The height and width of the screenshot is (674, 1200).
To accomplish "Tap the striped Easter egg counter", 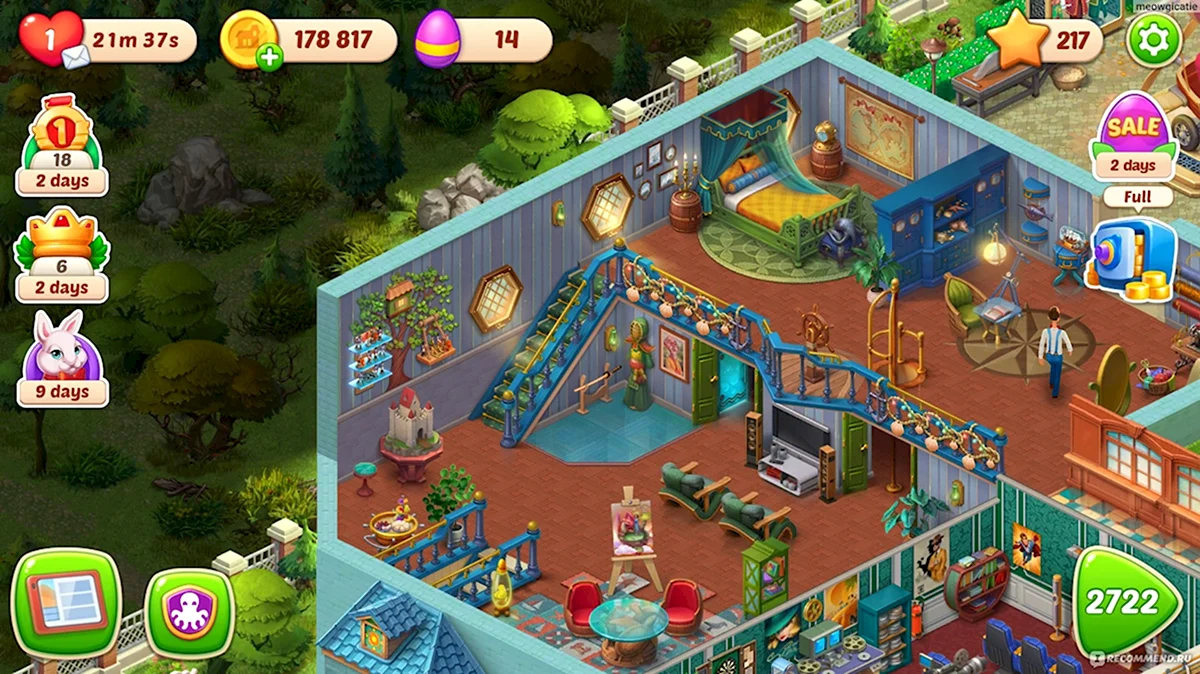I will tap(438, 40).
